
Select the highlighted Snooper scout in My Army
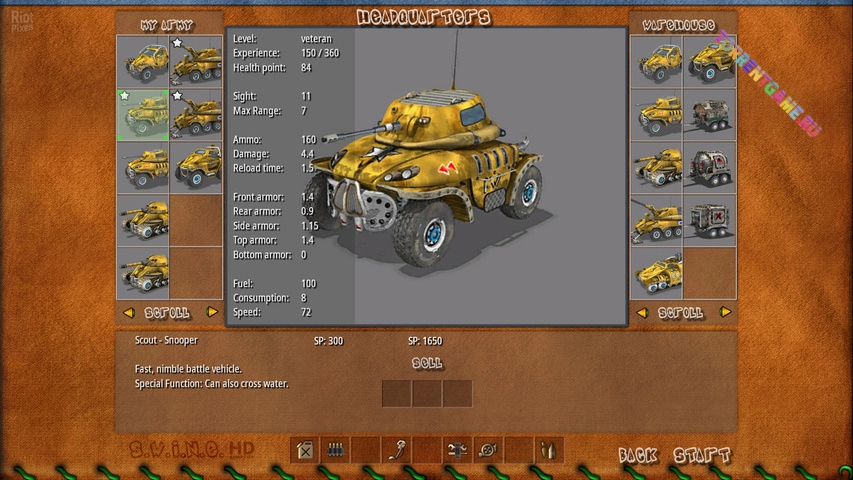coord(142,114)
